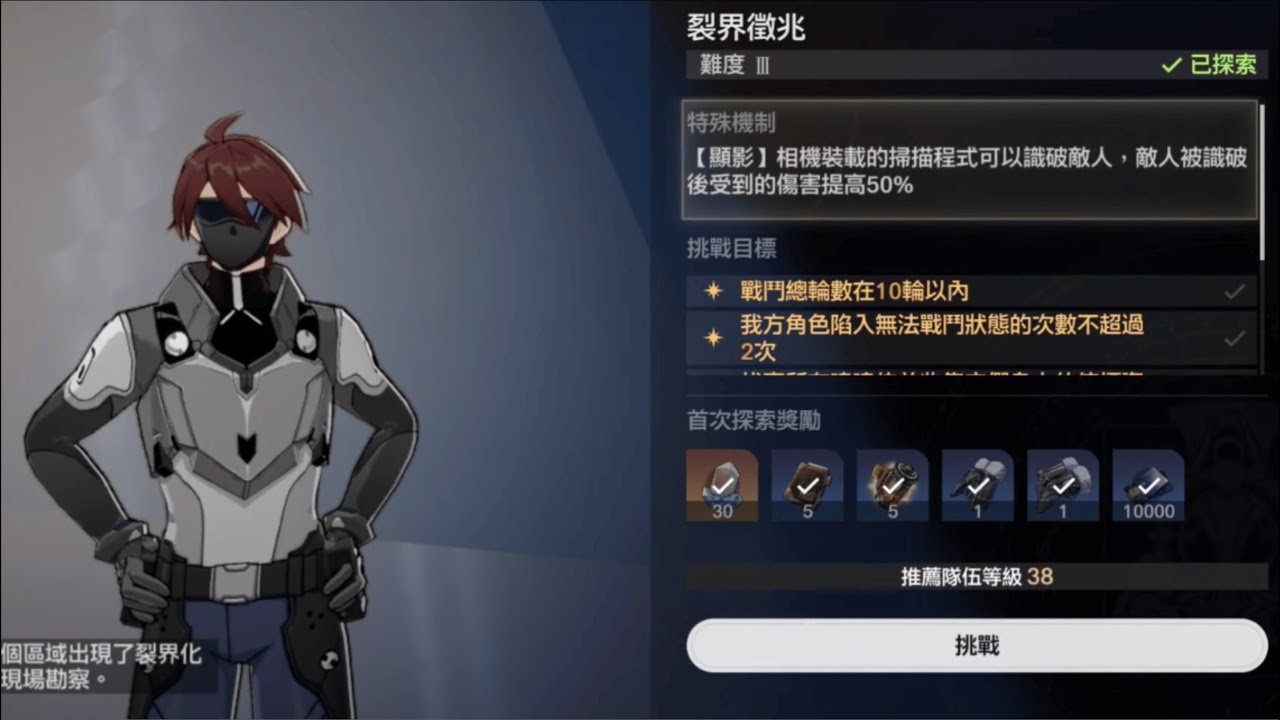Viewport: 1280px width, 720px height.
Task: Click the character portrait on the left
Action: (x=240, y=400)
